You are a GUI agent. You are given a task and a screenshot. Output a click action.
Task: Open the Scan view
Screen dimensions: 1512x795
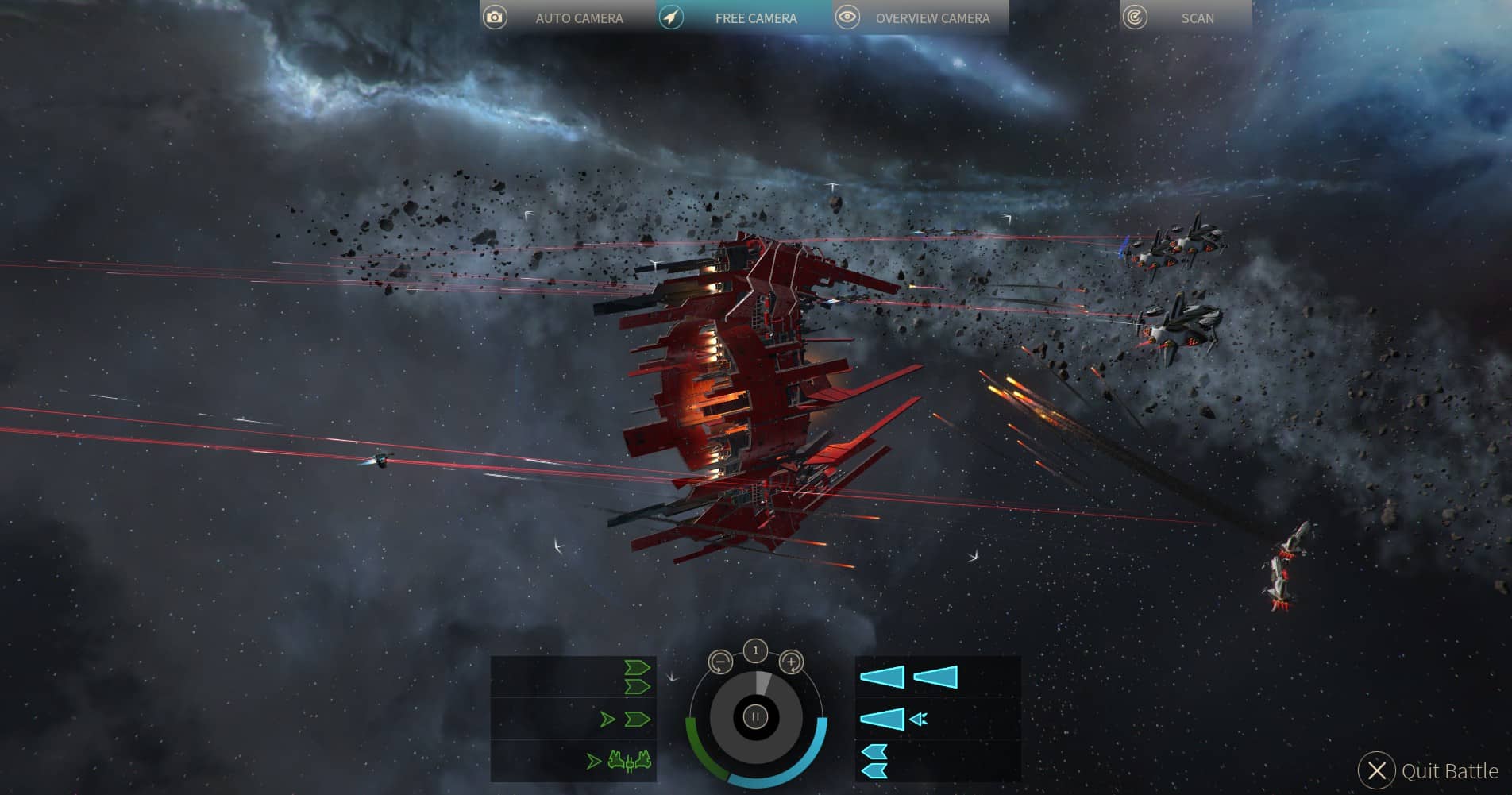pyautogui.click(x=1185, y=17)
